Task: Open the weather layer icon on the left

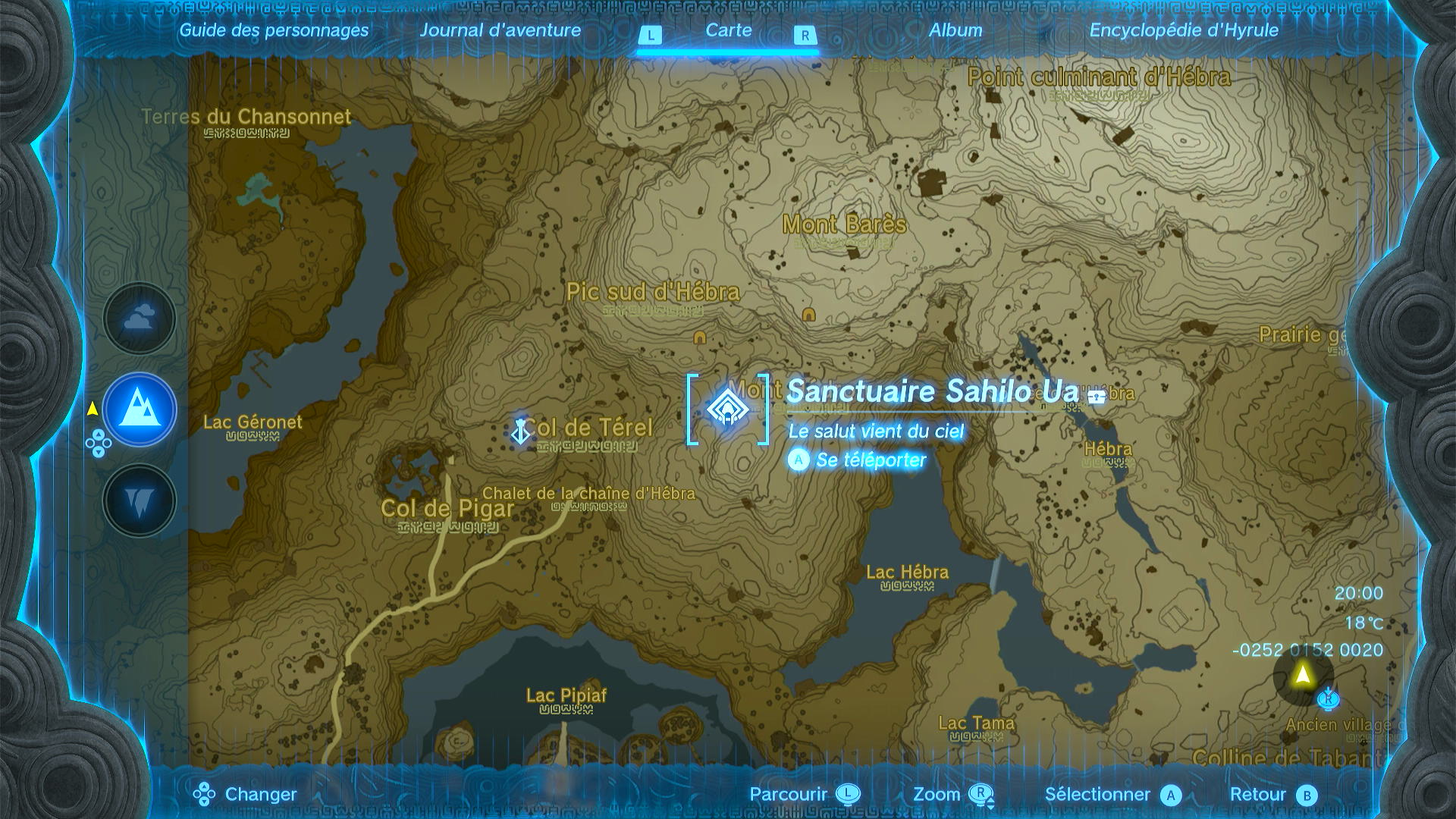Action: pyautogui.click(x=139, y=318)
